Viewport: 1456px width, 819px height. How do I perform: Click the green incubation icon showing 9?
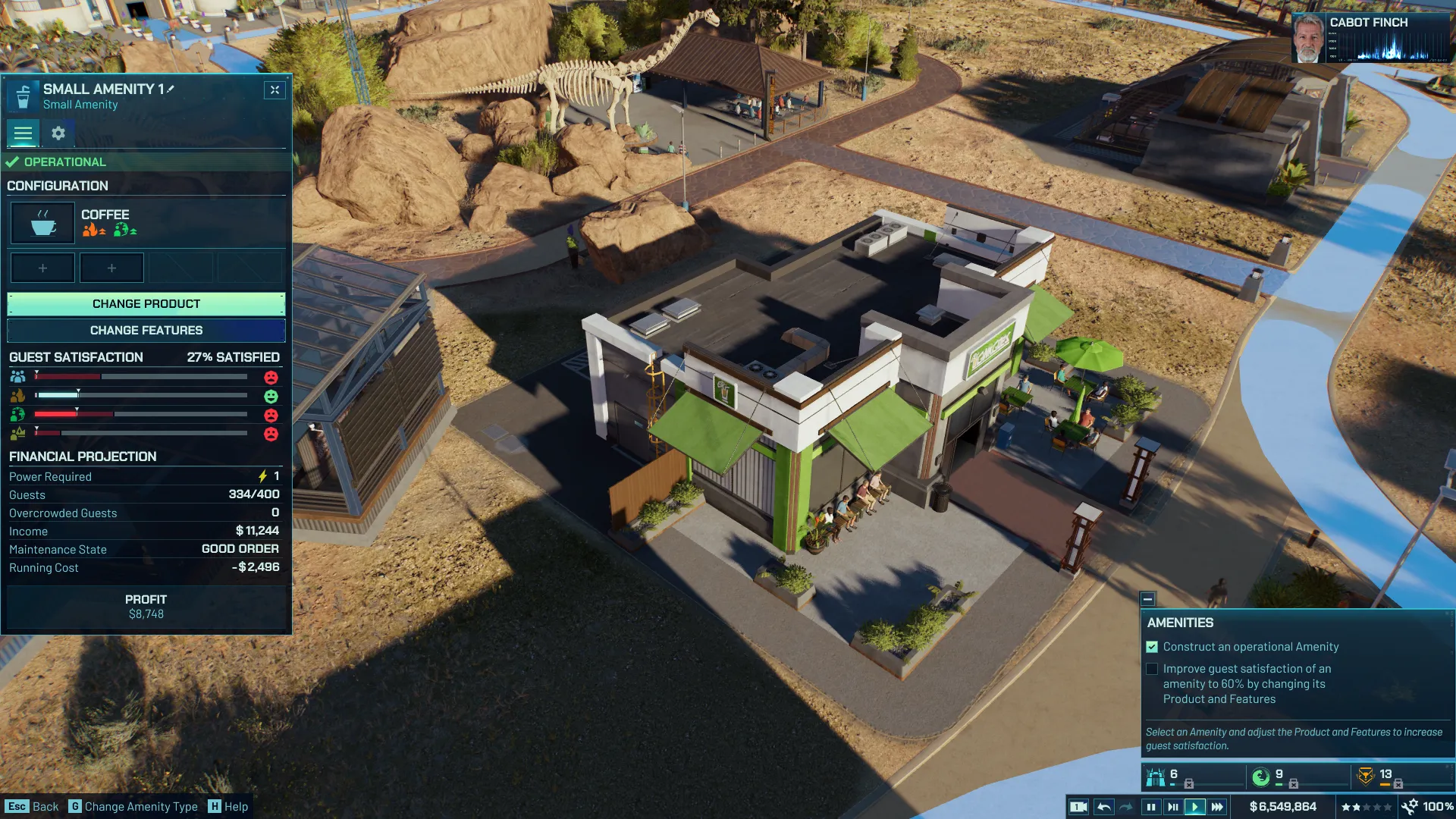point(1260,775)
